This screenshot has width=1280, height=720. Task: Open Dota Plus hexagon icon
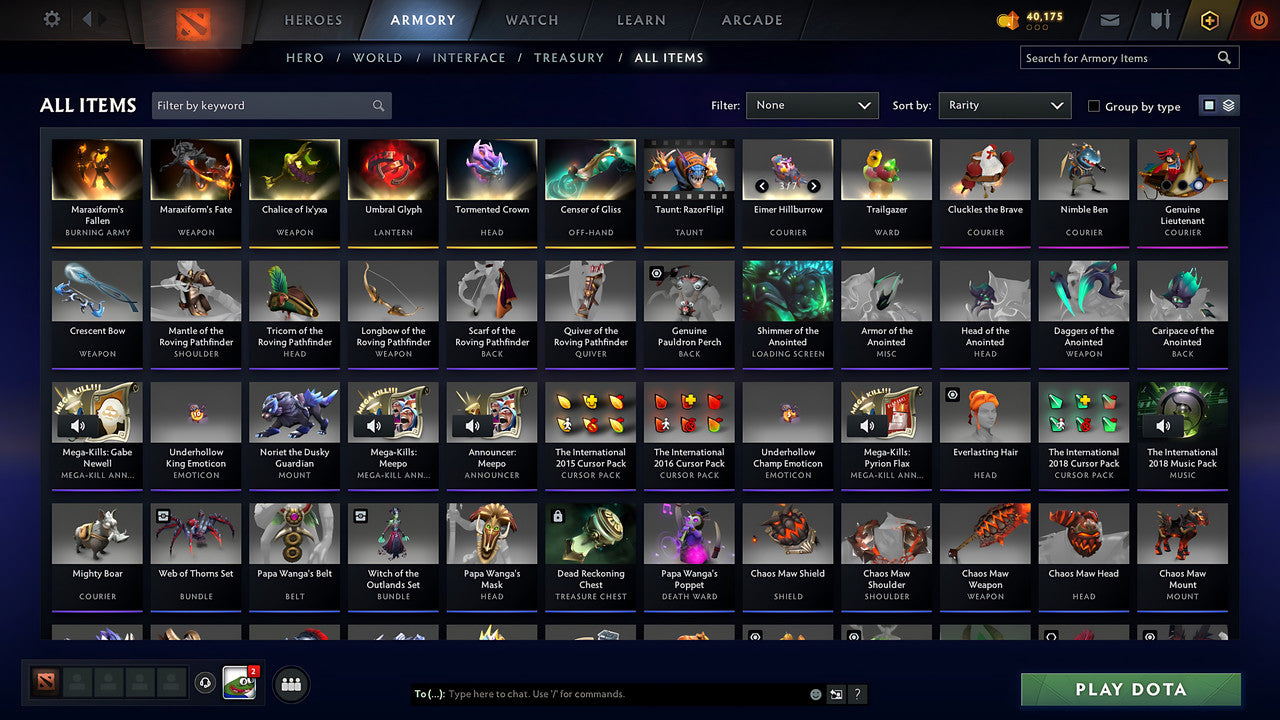pos(1210,19)
